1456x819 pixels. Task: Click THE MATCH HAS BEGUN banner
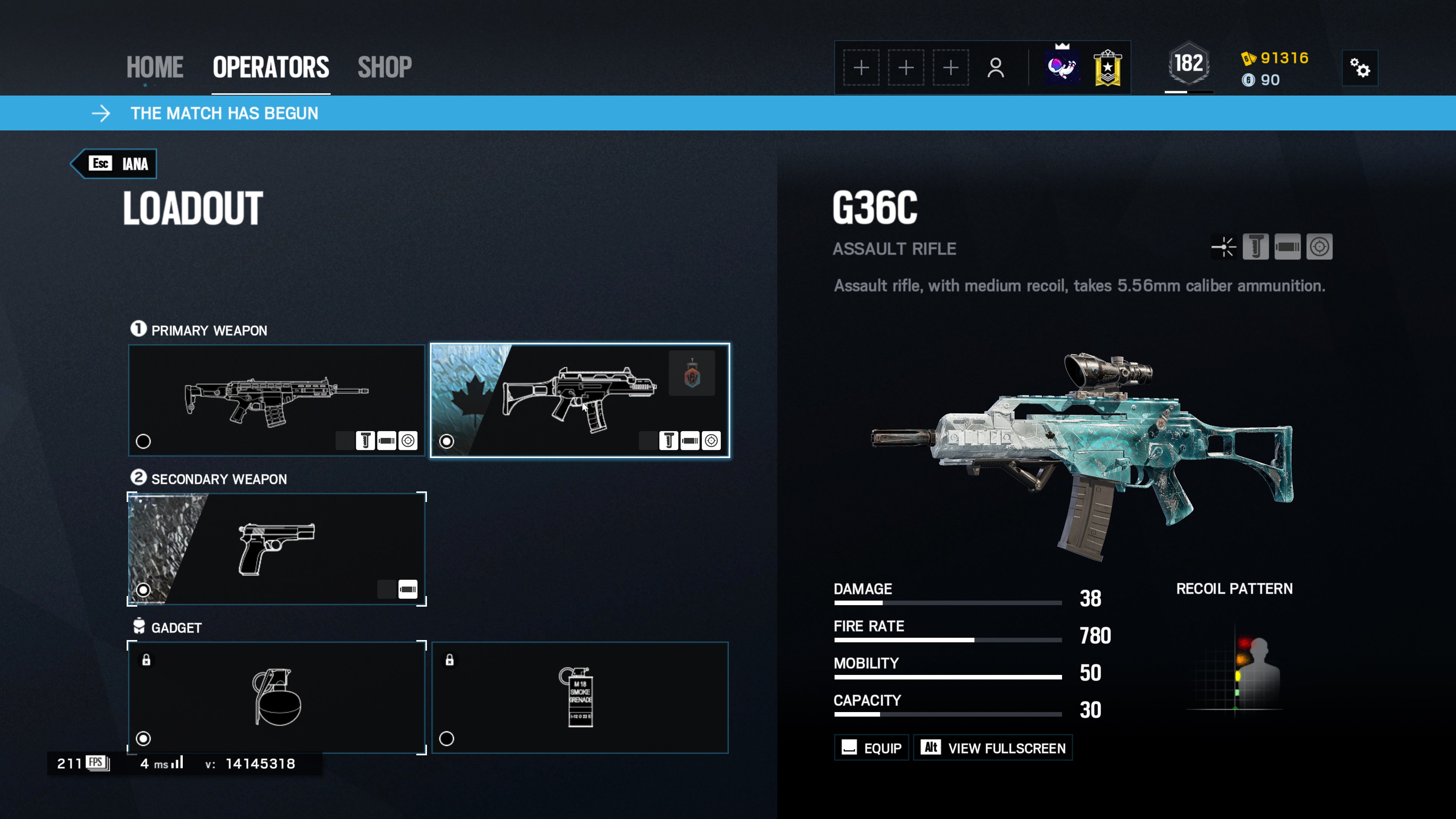point(224,114)
